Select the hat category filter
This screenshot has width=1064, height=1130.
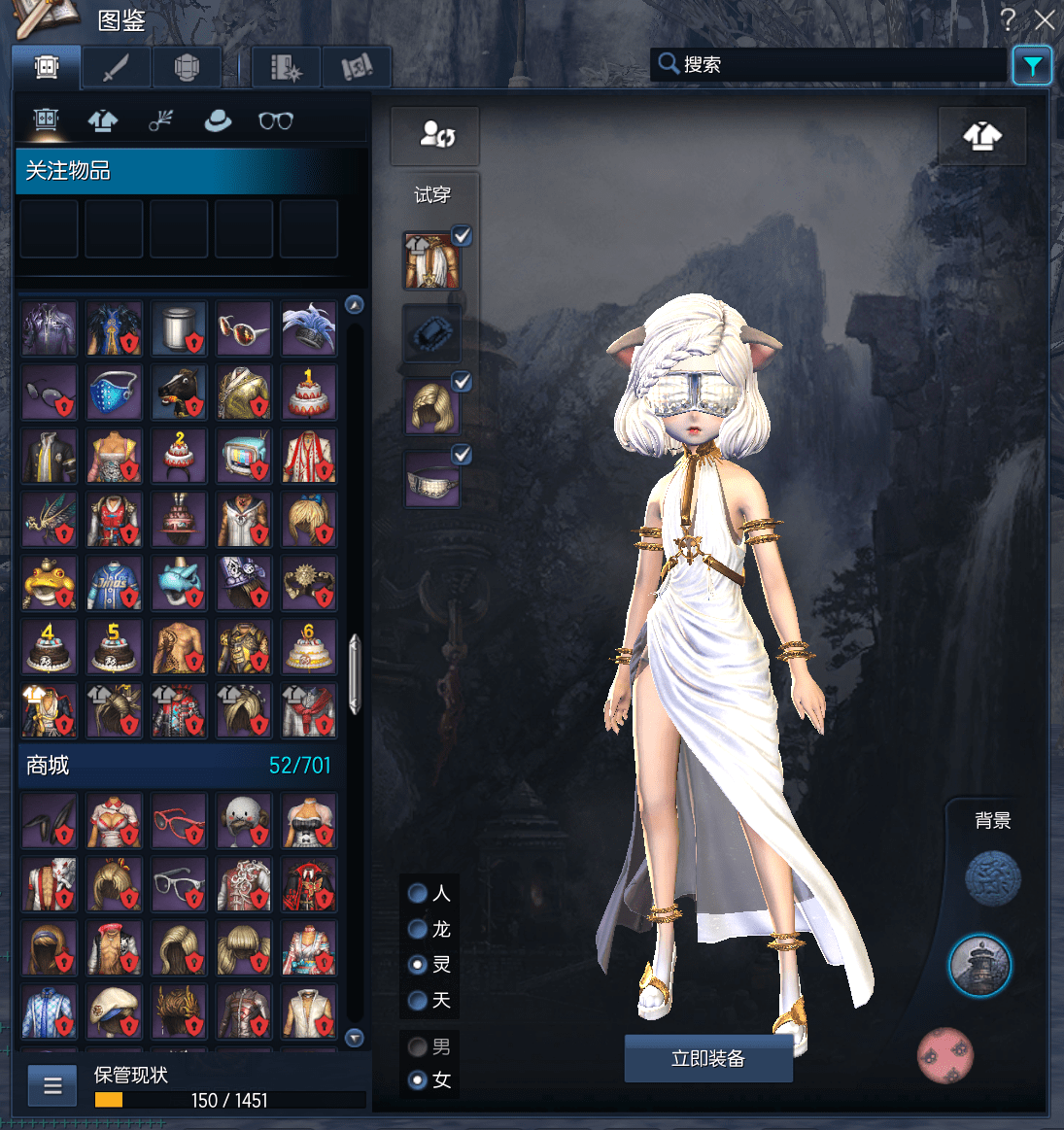(218, 120)
